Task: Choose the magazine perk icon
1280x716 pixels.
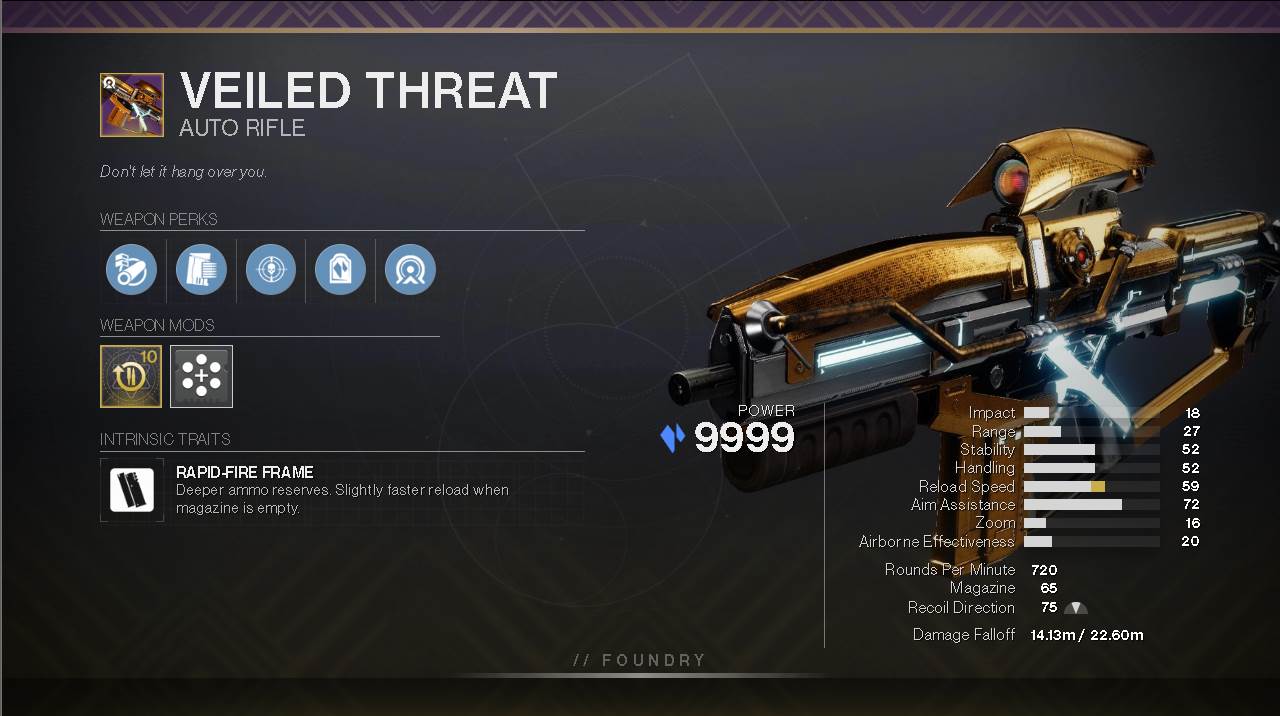Action: 201,270
